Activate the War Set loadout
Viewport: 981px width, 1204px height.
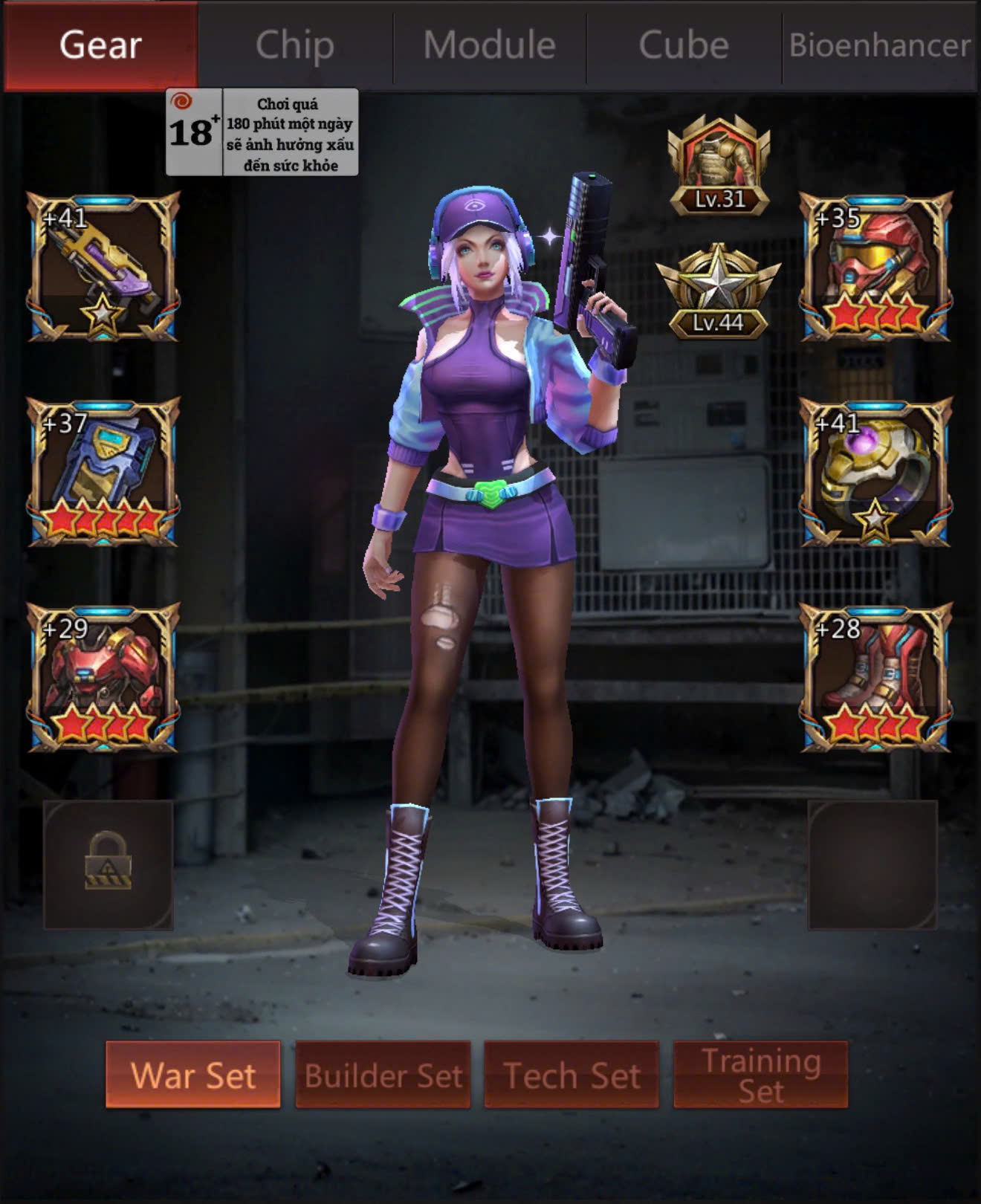click(193, 1075)
